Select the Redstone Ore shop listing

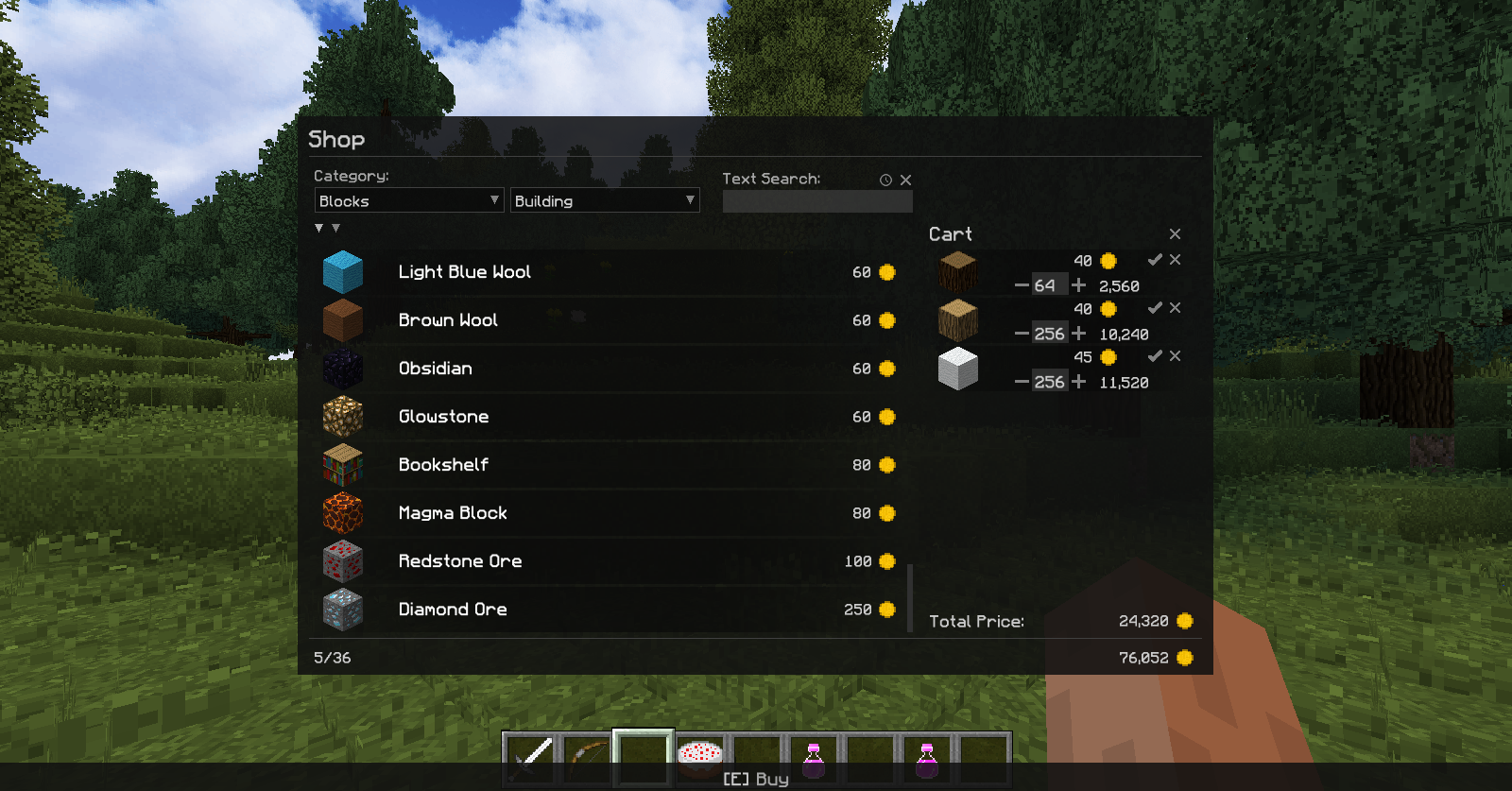click(614, 560)
